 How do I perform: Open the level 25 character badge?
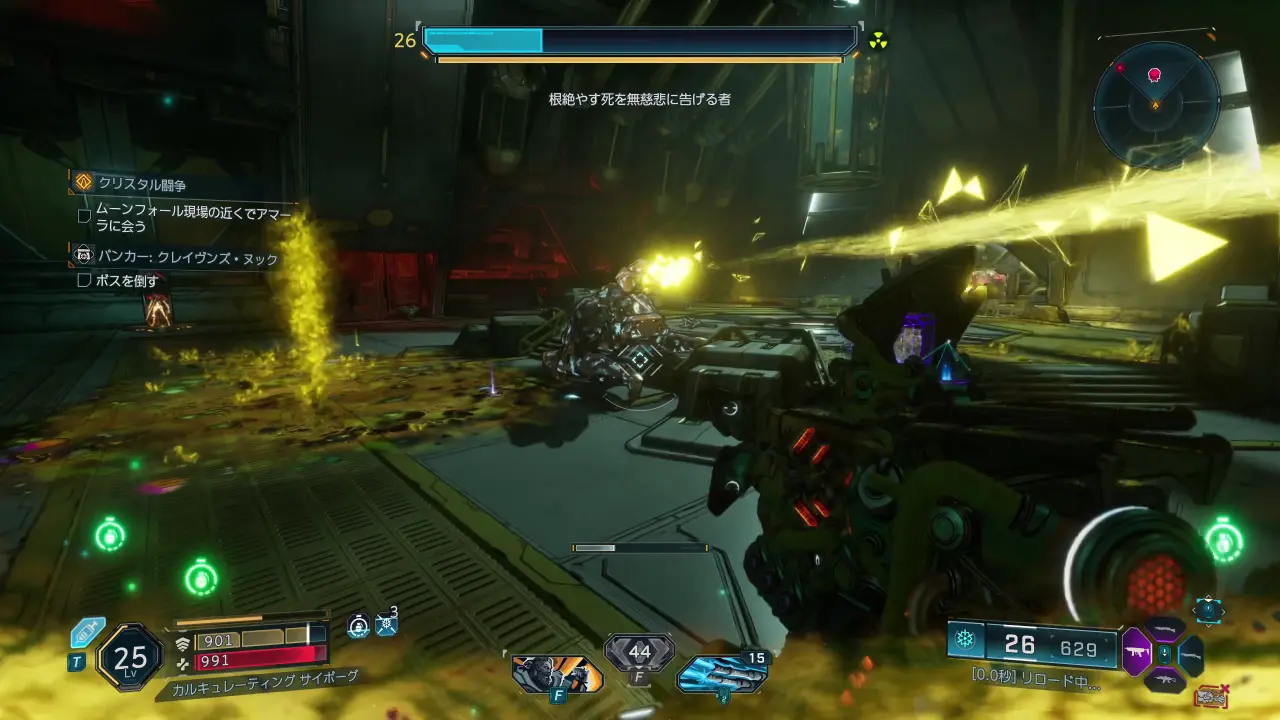click(130, 657)
